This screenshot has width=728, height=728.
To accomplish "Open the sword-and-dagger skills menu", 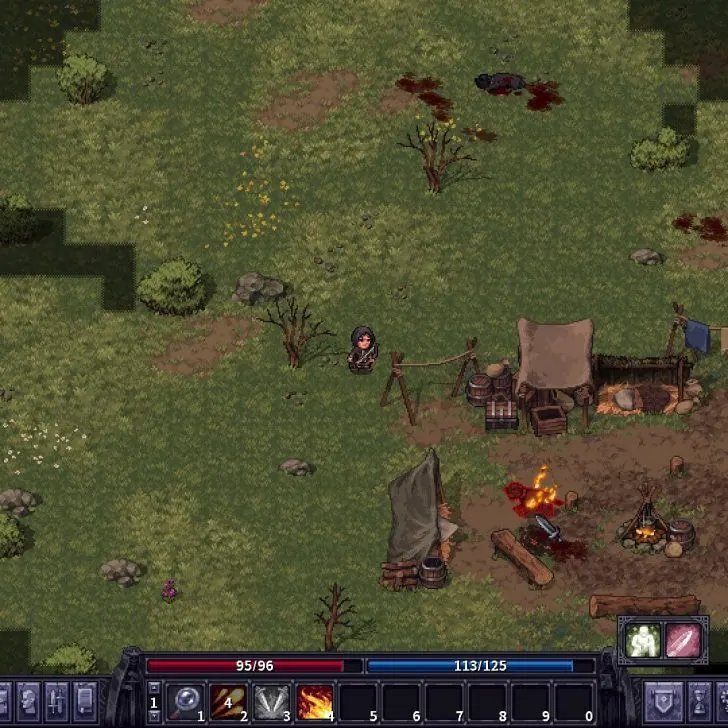I will tap(55, 699).
